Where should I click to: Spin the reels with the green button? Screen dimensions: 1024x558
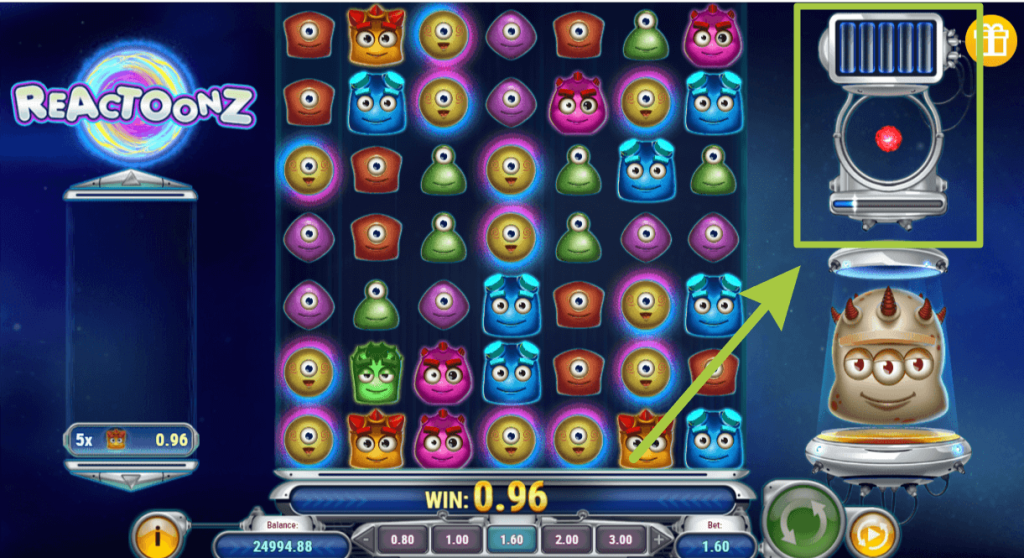[800, 519]
